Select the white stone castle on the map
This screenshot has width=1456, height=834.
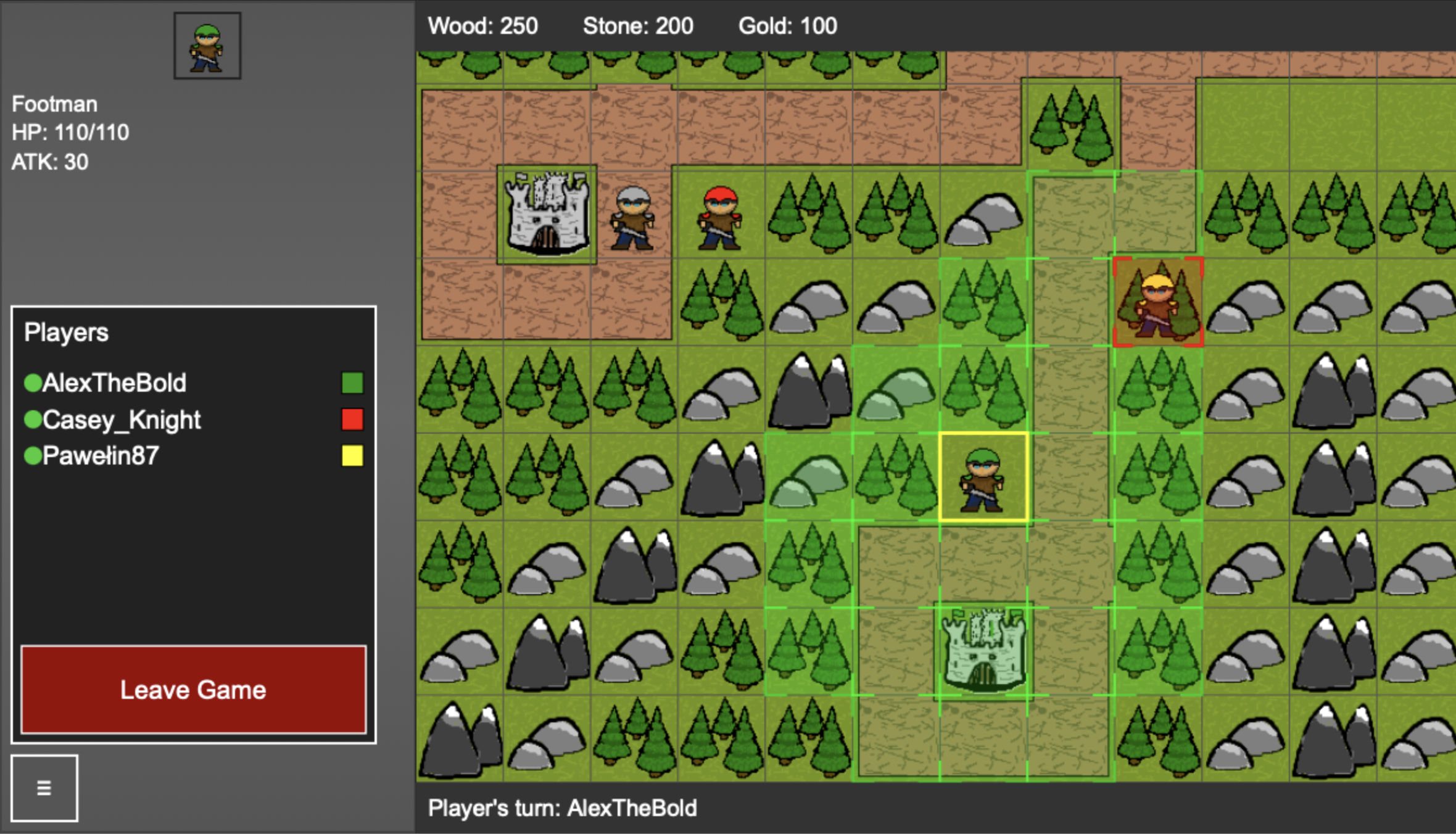pos(546,213)
